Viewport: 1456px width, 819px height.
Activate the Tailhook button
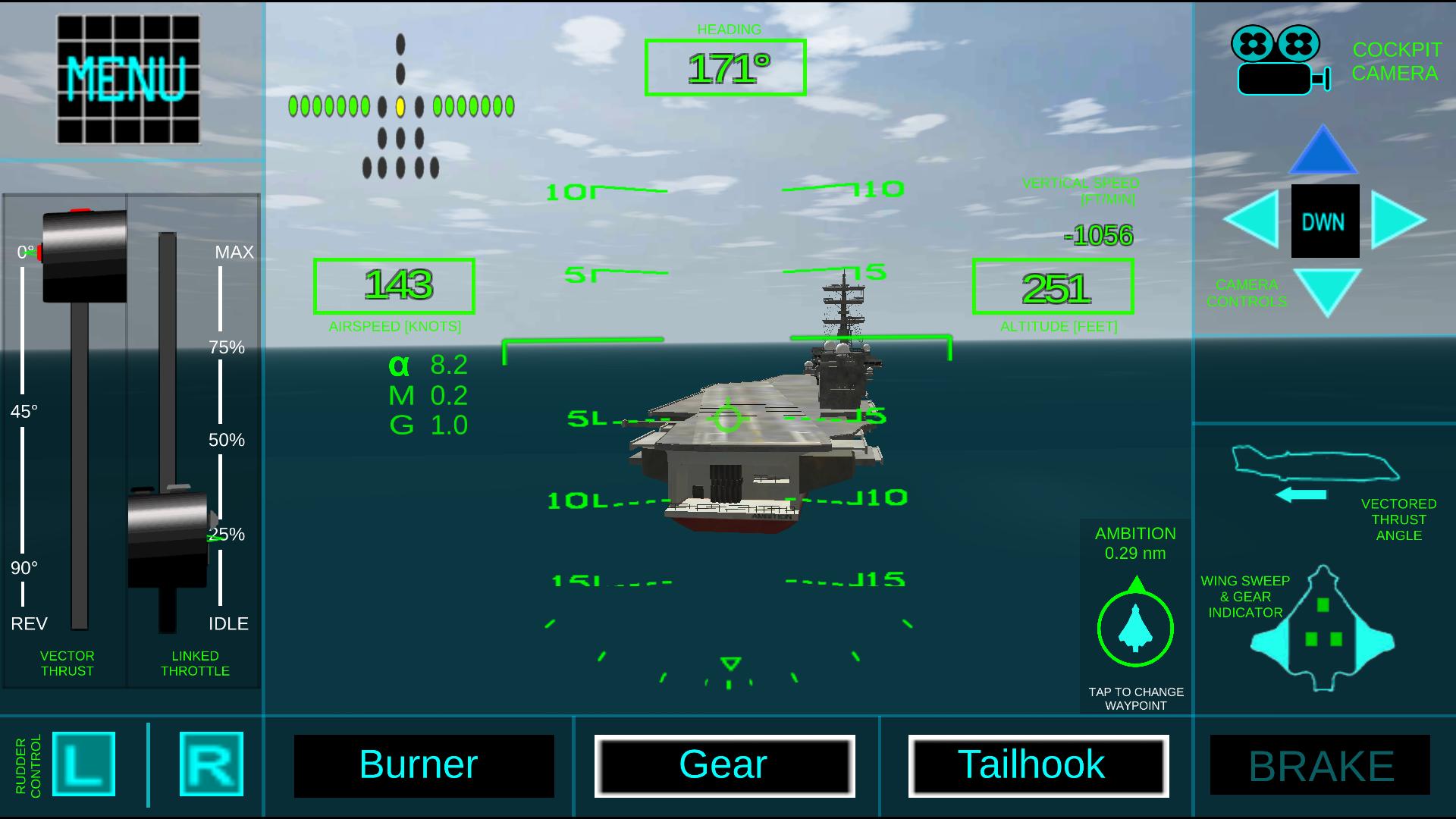[x=1038, y=765]
